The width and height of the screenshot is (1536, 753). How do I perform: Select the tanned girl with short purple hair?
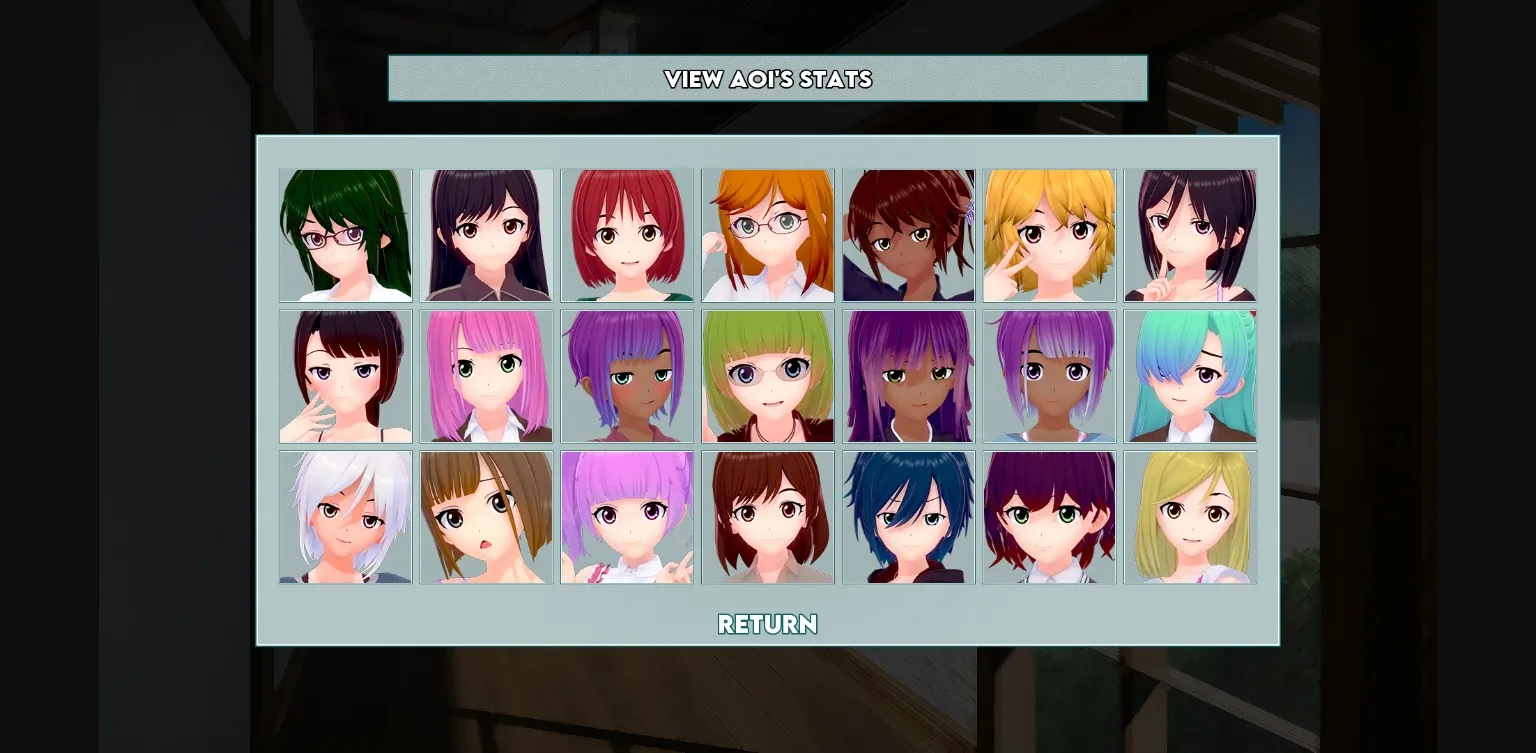point(627,376)
